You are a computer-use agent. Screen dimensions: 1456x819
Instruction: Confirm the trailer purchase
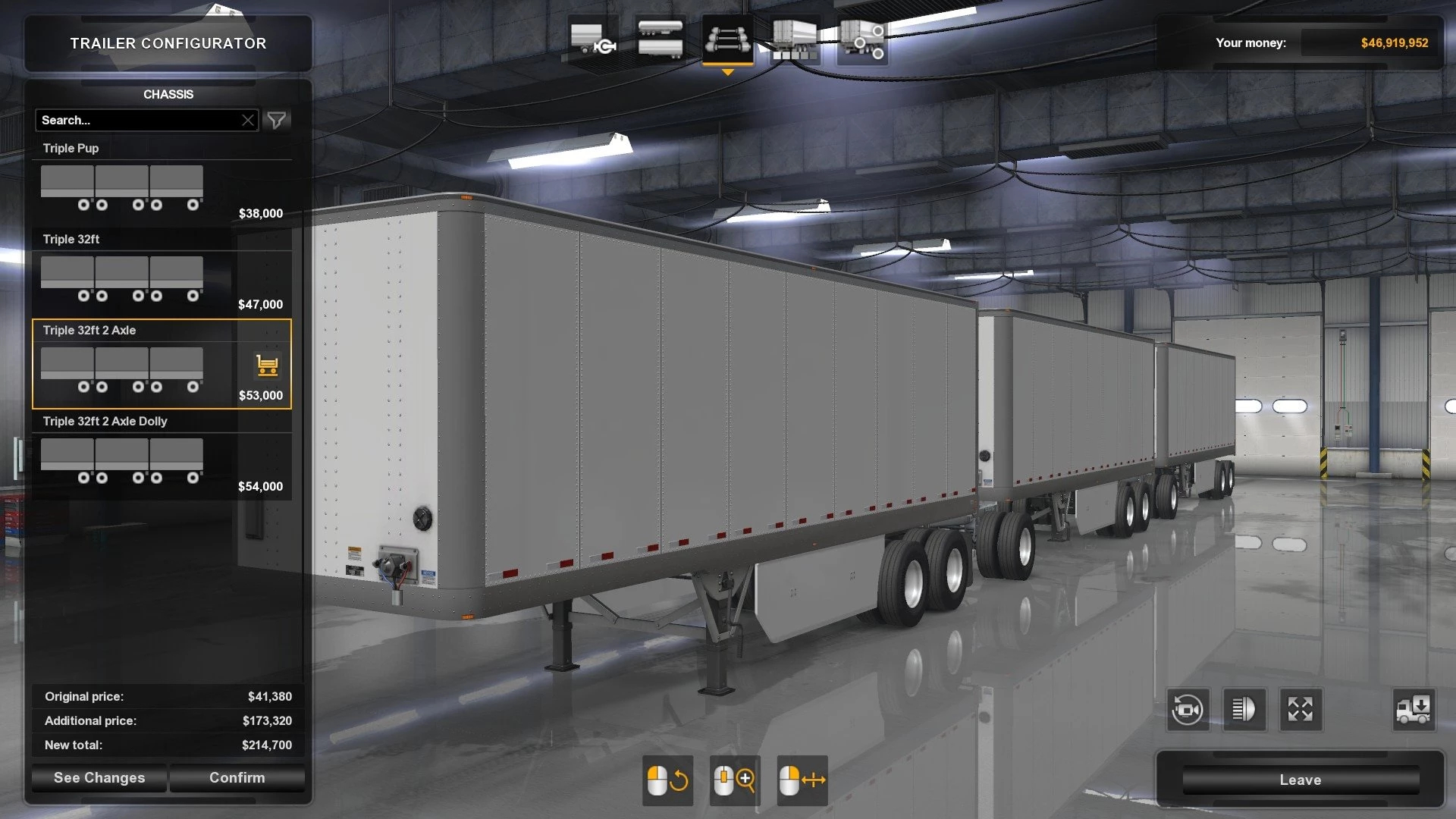click(237, 778)
